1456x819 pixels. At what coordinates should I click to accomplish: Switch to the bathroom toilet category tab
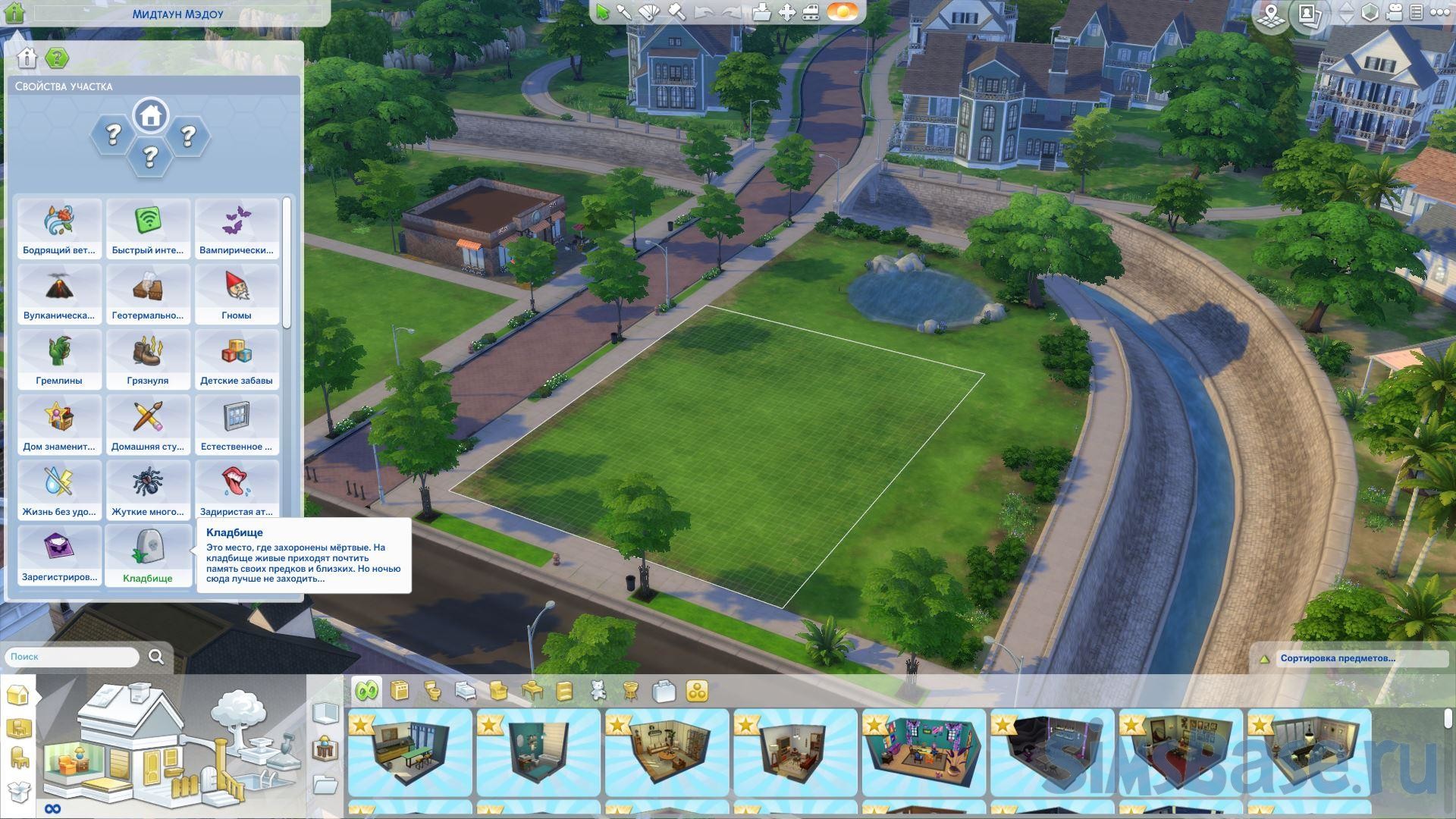point(432,691)
